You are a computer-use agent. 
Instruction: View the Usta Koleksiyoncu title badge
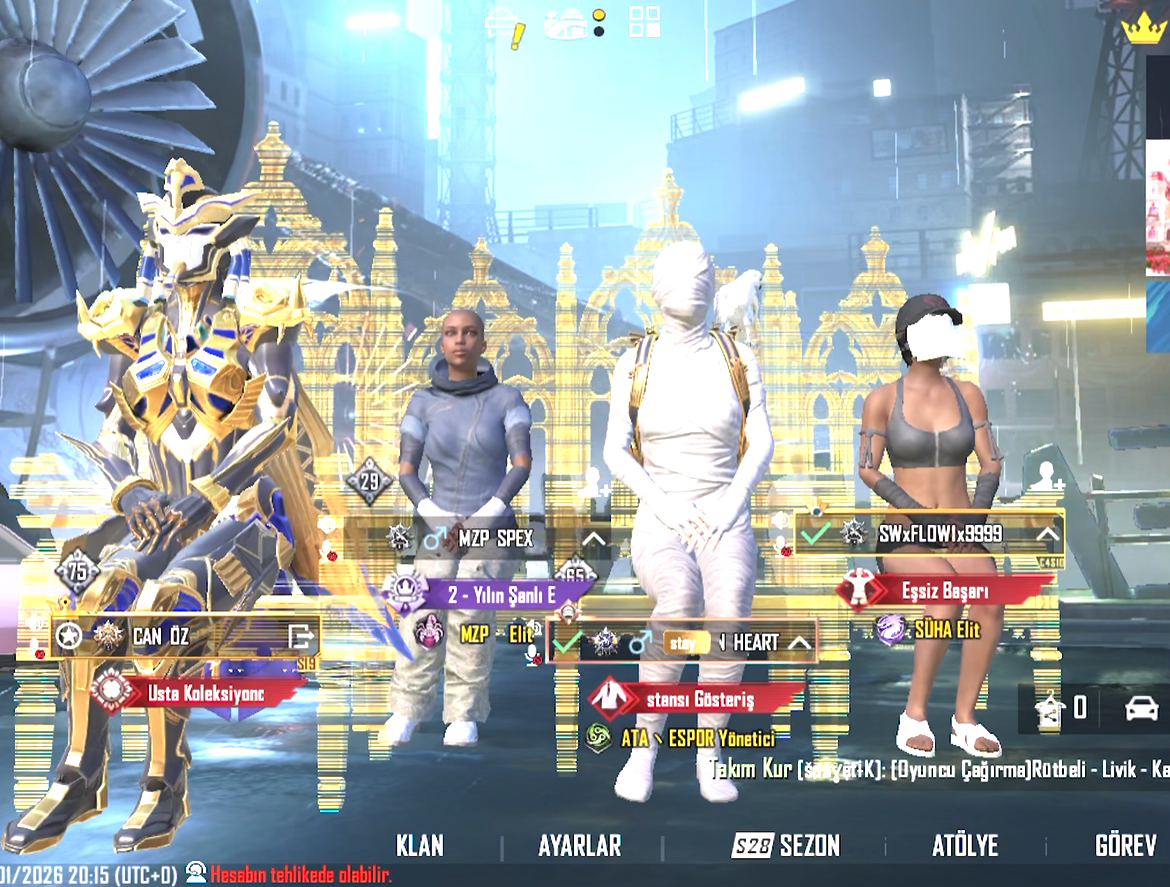tap(200, 691)
